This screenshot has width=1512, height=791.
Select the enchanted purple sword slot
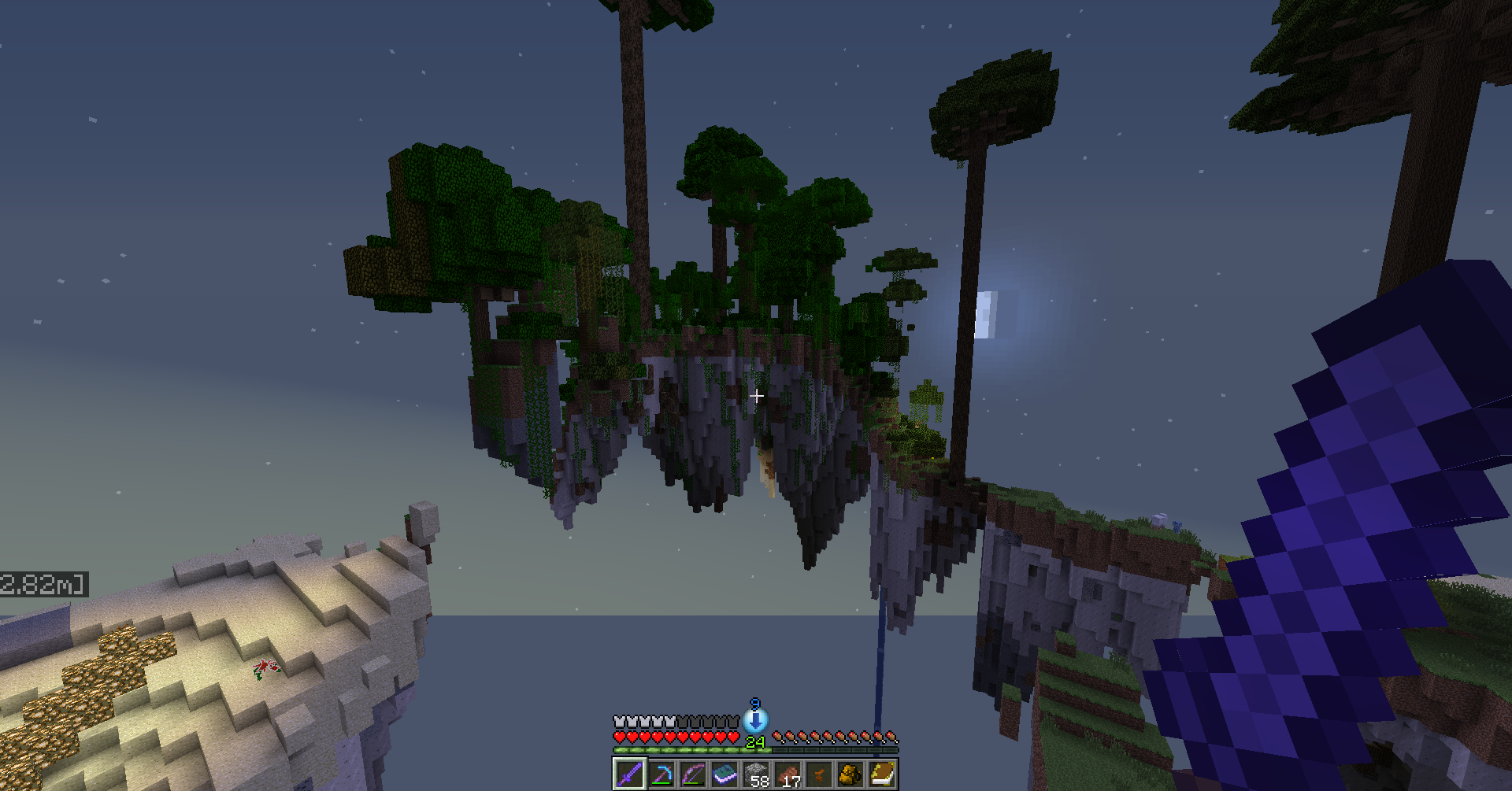(629, 774)
